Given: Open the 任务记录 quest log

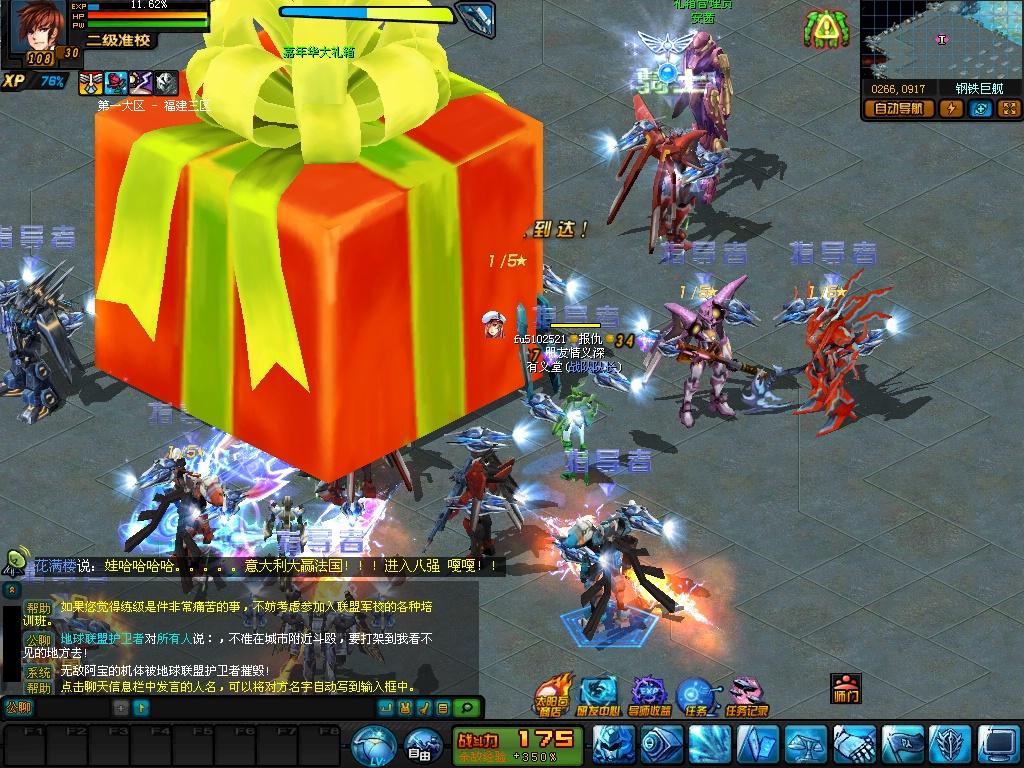Looking at the screenshot, I should tap(746, 694).
